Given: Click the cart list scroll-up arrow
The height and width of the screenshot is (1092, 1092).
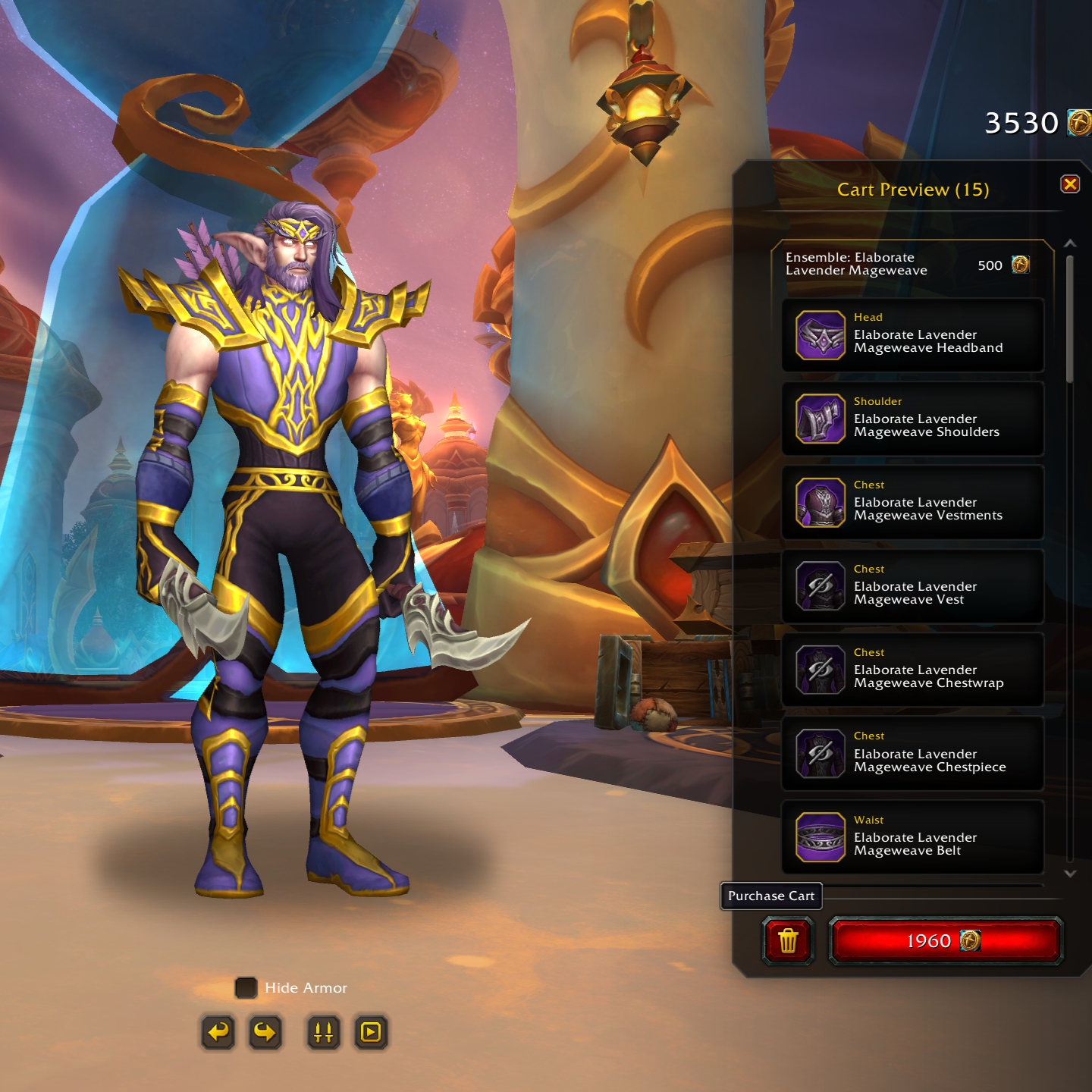Looking at the screenshot, I should pyautogui.click(x=1070, y=243).
